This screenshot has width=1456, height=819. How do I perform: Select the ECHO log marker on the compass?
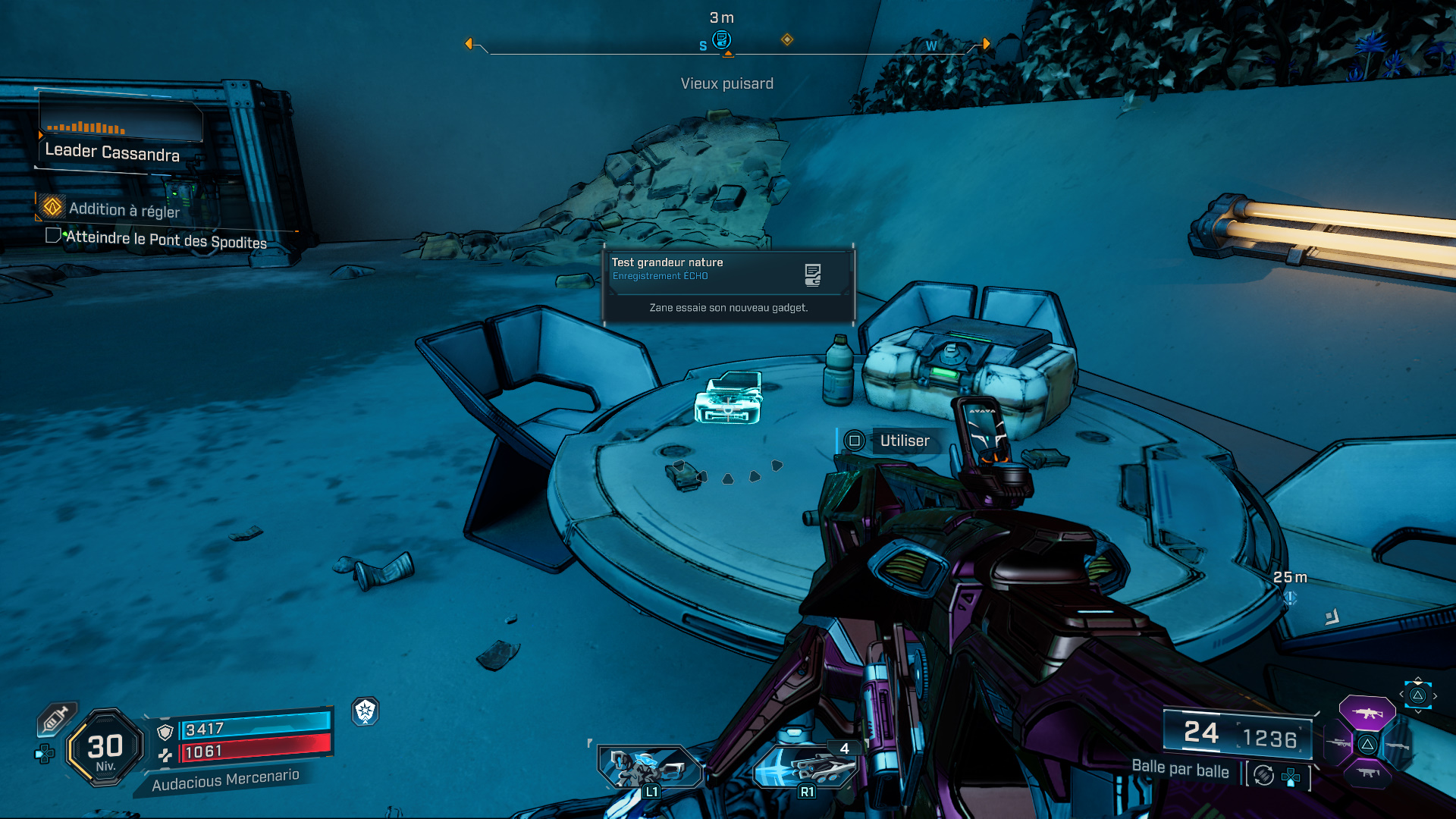point(721,39)
